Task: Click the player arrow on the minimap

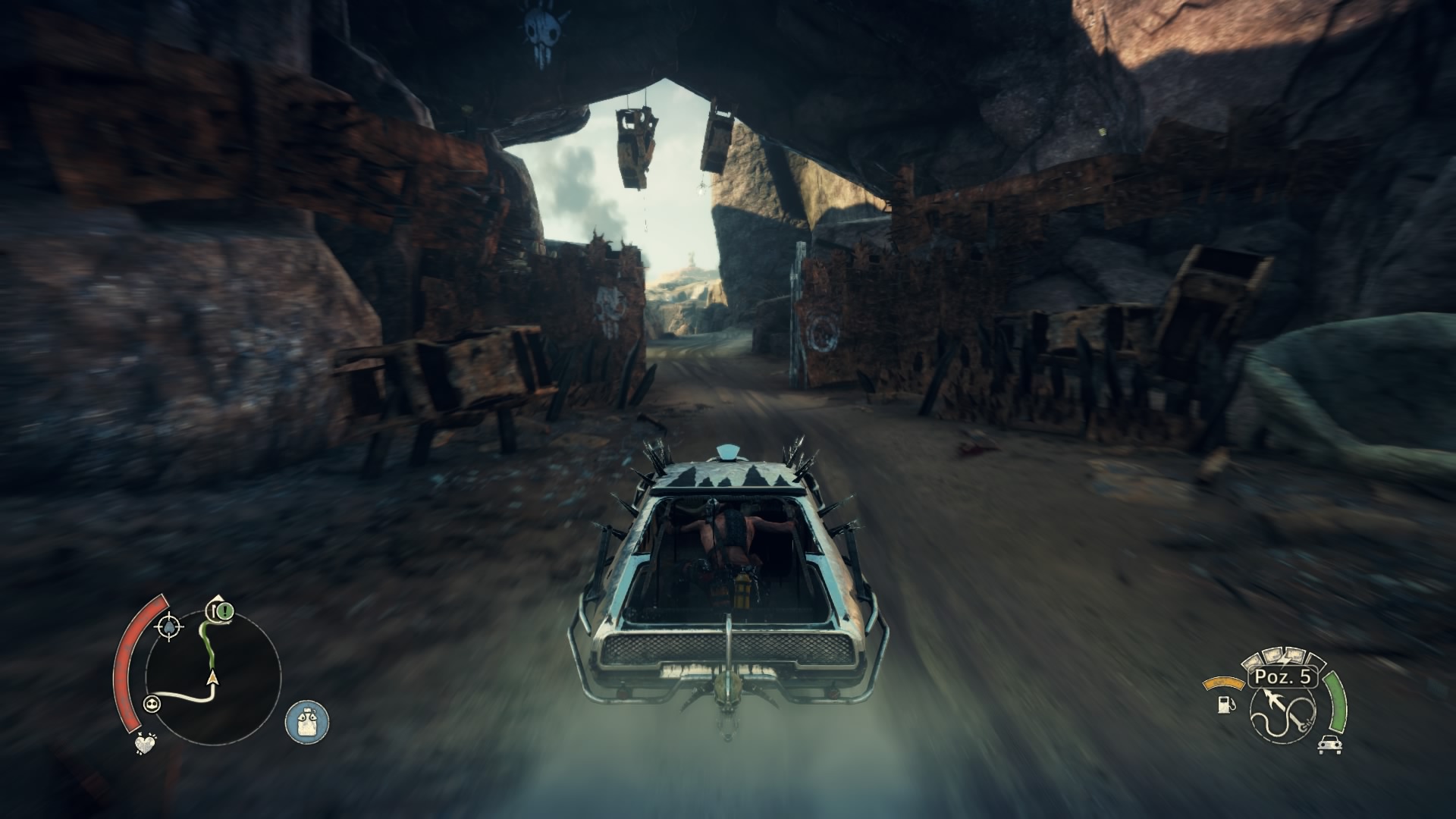Action: pyautogui.click(x=212, y=677)
